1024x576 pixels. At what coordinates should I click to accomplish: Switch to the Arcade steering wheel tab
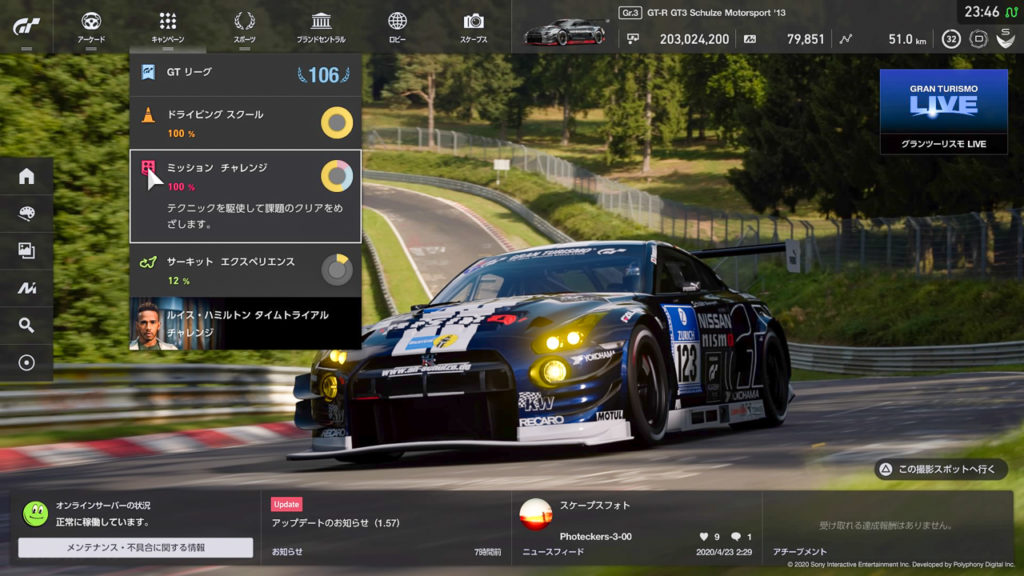click(91, 26)
